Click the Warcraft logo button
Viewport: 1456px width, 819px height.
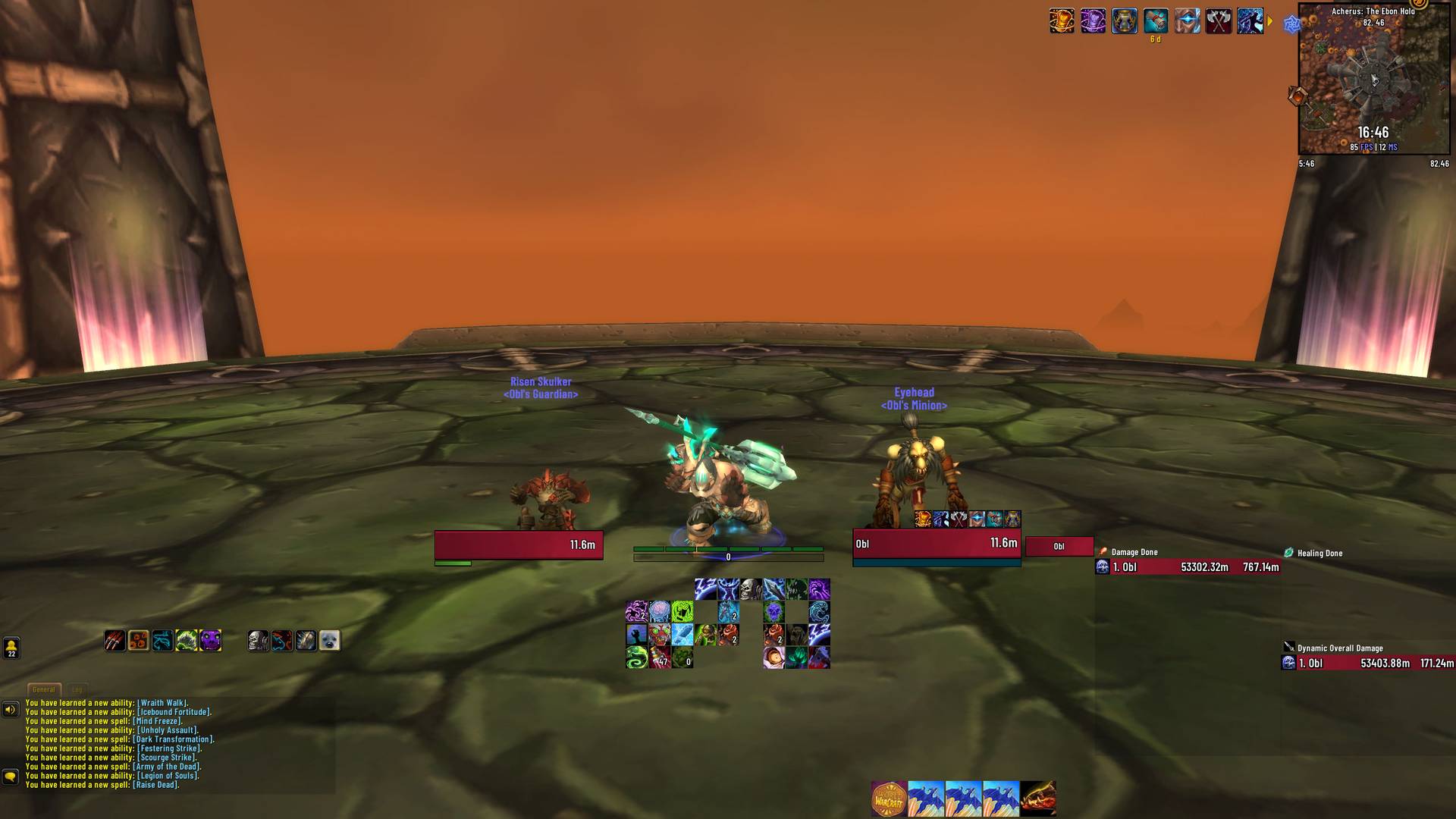pyautogui.click(x=889, y=799)
